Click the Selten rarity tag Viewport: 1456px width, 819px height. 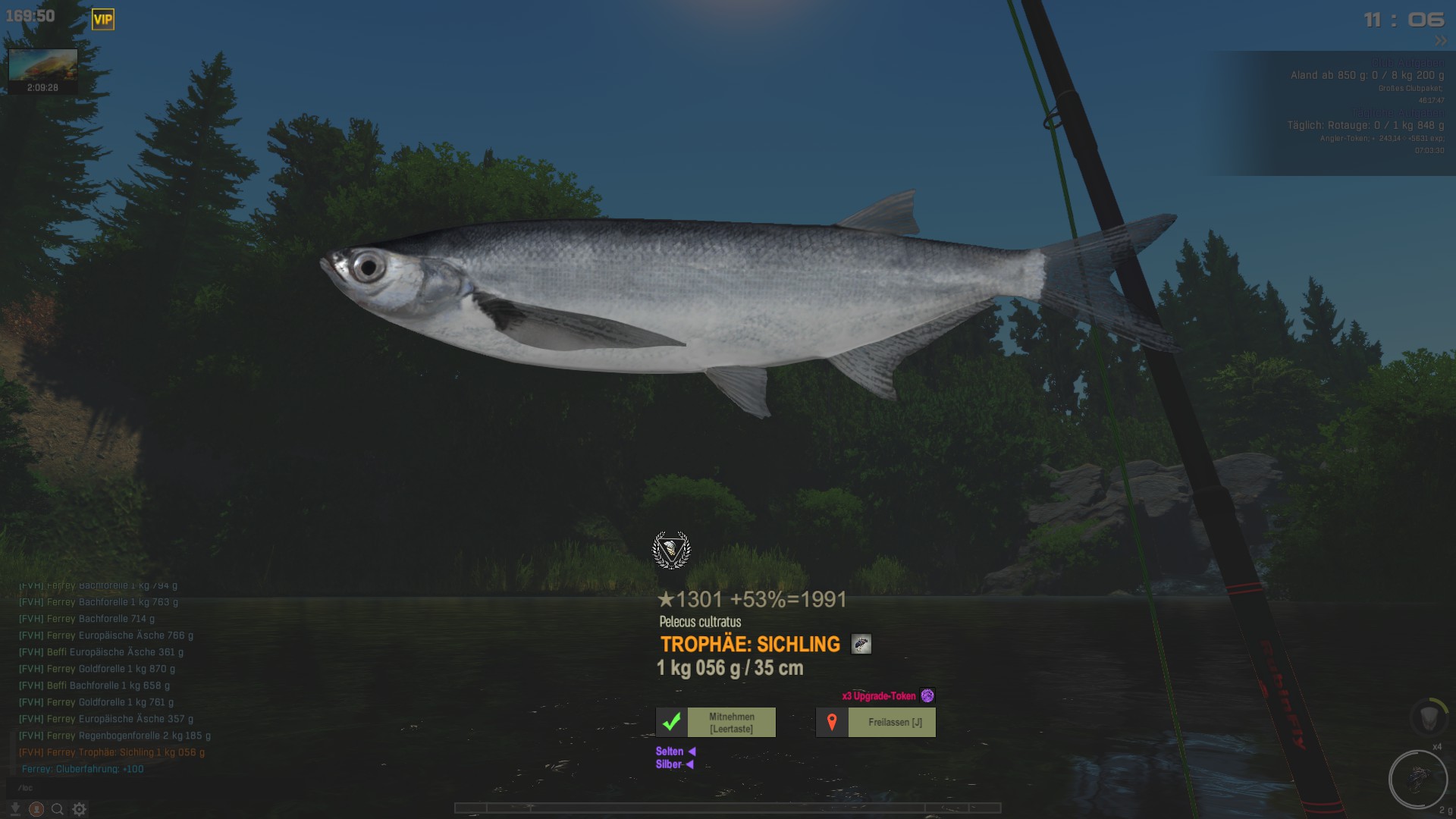click(670, 752)
